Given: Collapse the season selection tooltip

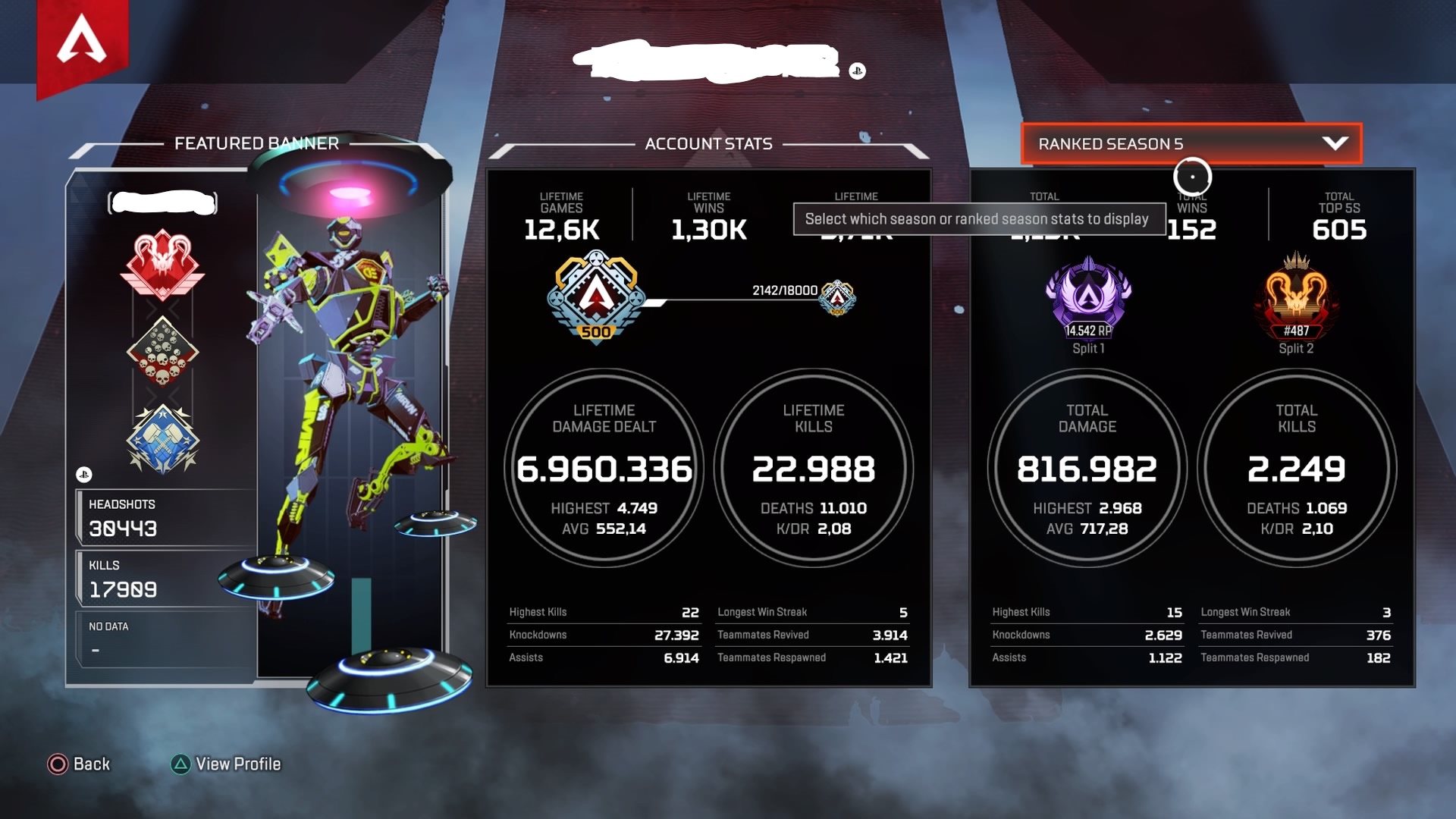Looking at the screenshot, I should point(980,219).
